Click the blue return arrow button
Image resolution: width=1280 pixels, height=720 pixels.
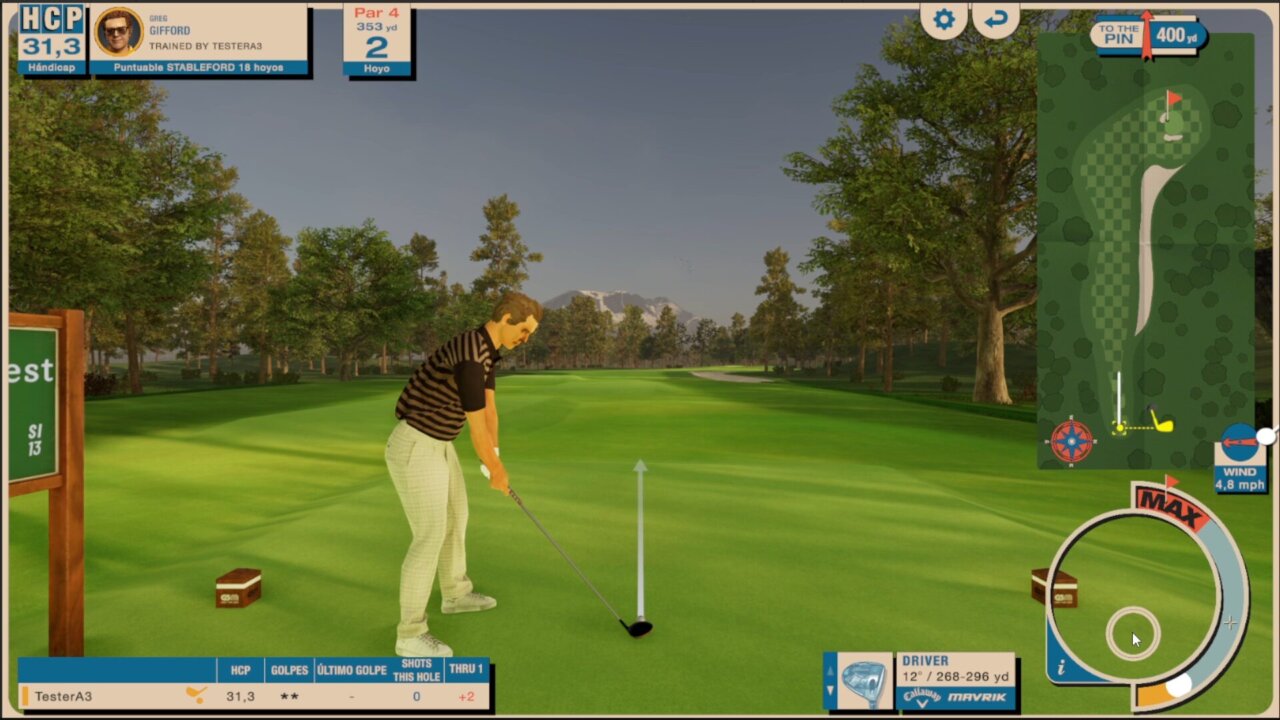(x=996, y=20)
